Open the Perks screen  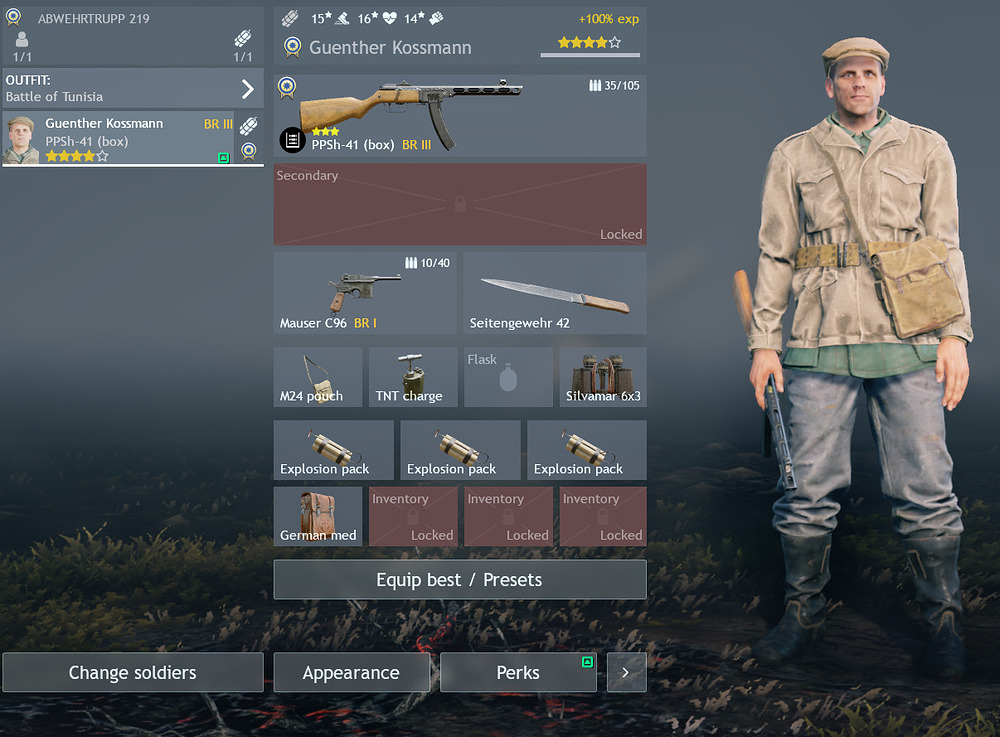(518, 673)
